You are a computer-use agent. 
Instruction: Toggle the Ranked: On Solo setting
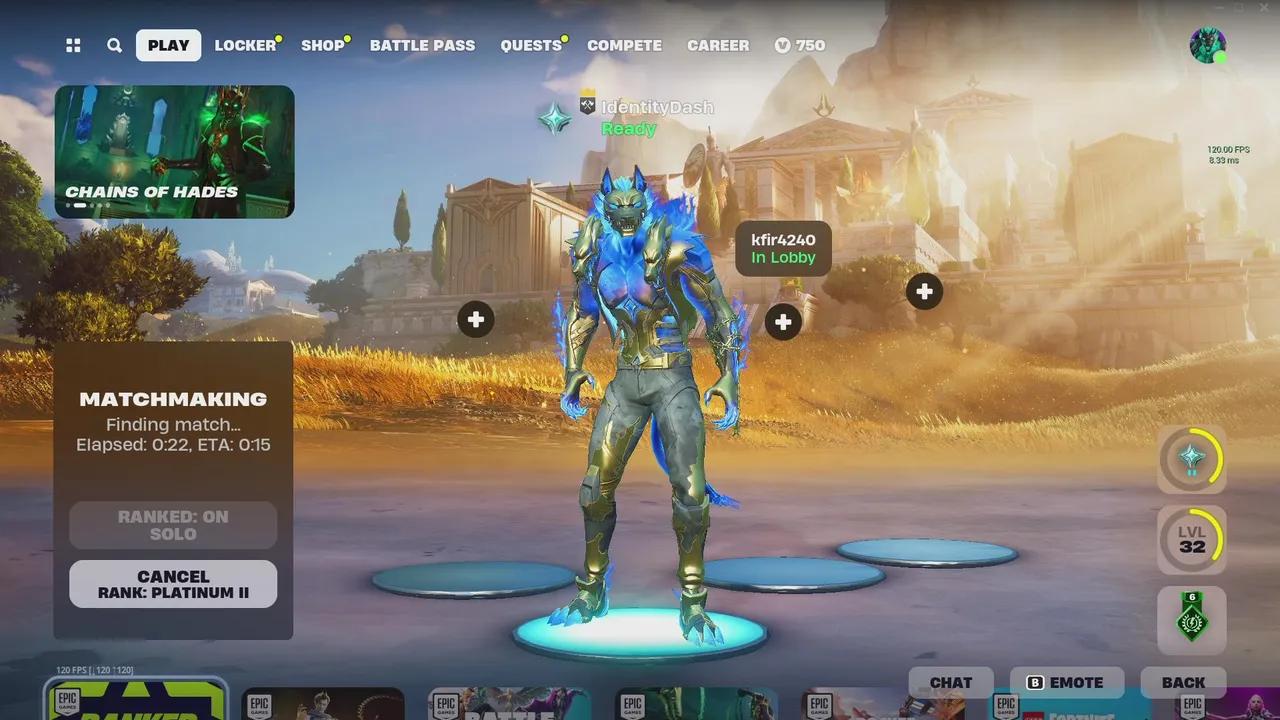pyautogui.click(x=172, y=525)
